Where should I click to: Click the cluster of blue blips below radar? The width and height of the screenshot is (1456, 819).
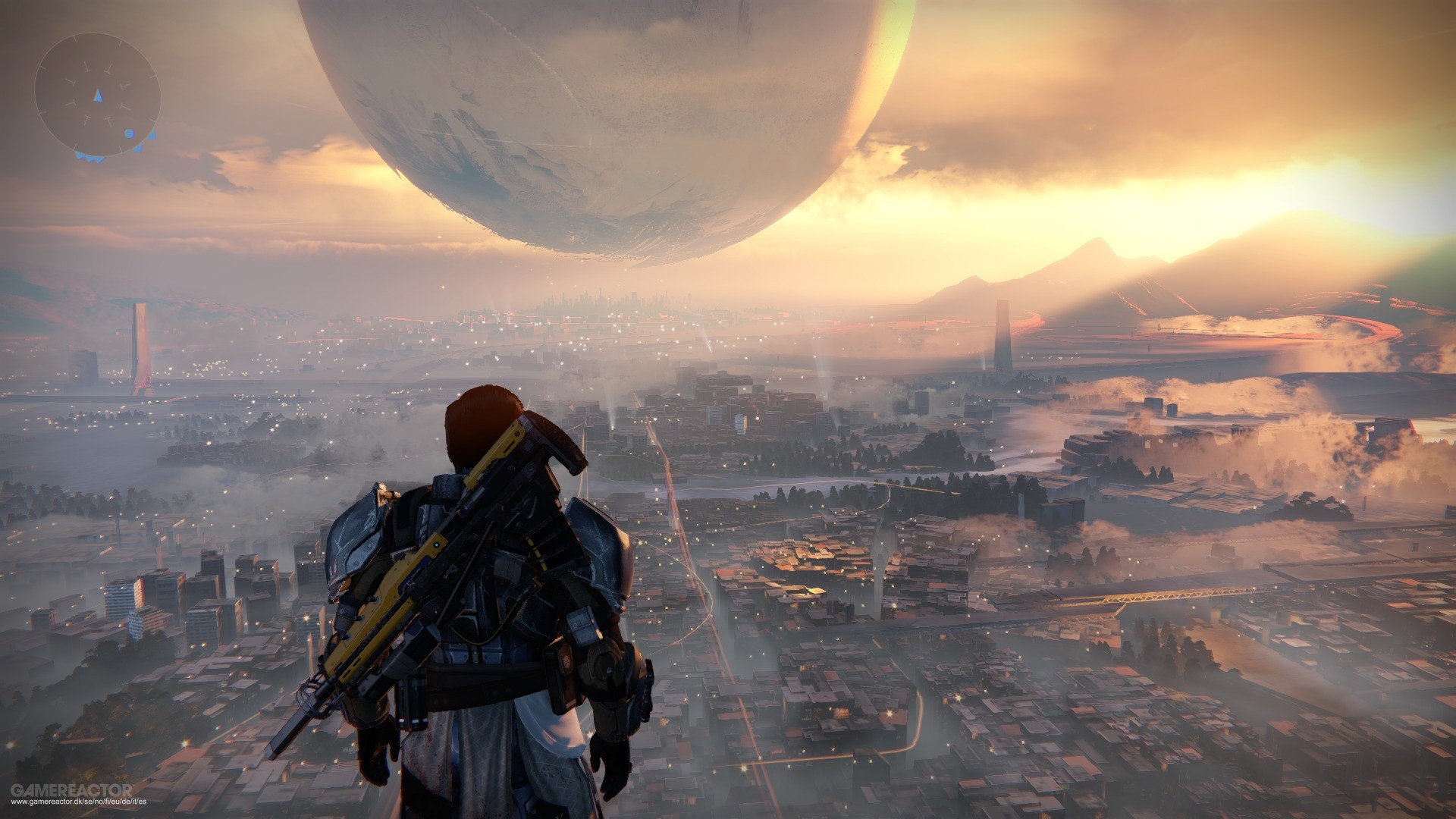coord(89,158)
